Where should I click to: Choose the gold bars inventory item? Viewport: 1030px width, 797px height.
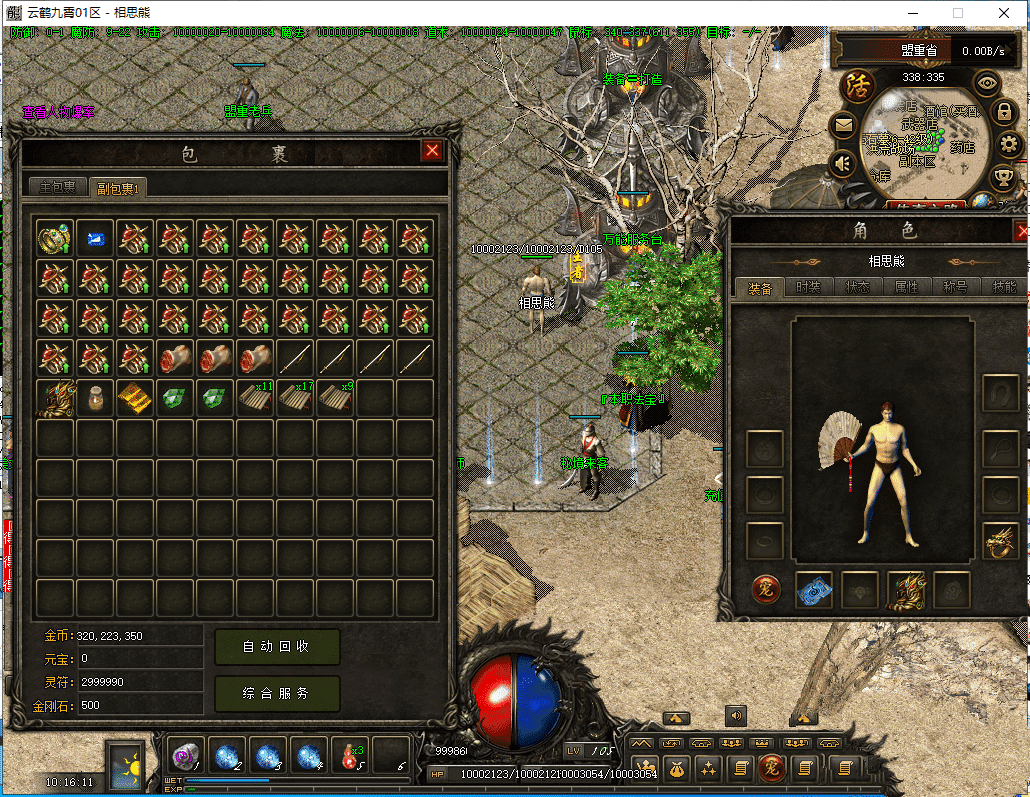point(135,398)
